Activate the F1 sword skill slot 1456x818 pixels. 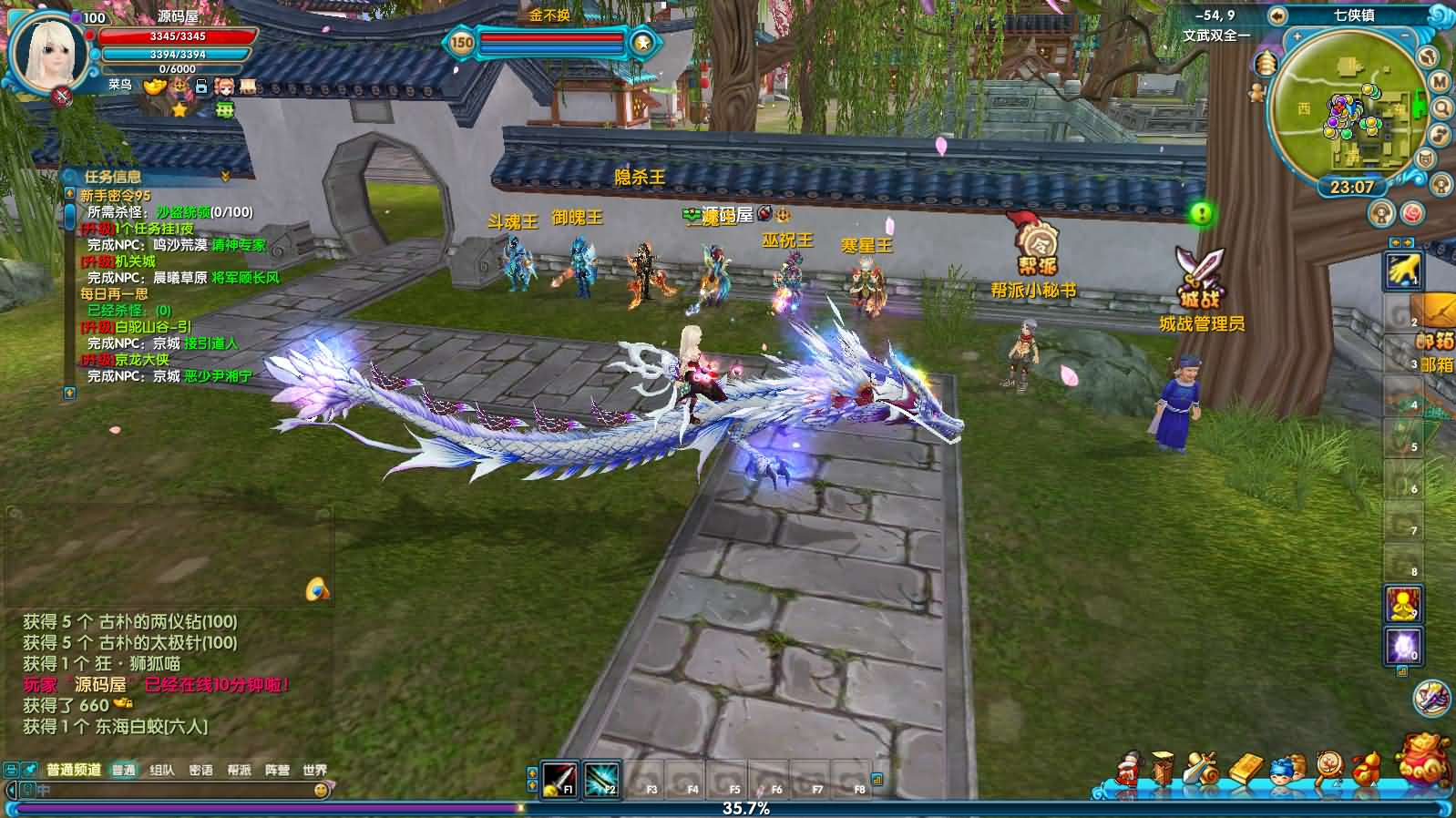(559, 779)
